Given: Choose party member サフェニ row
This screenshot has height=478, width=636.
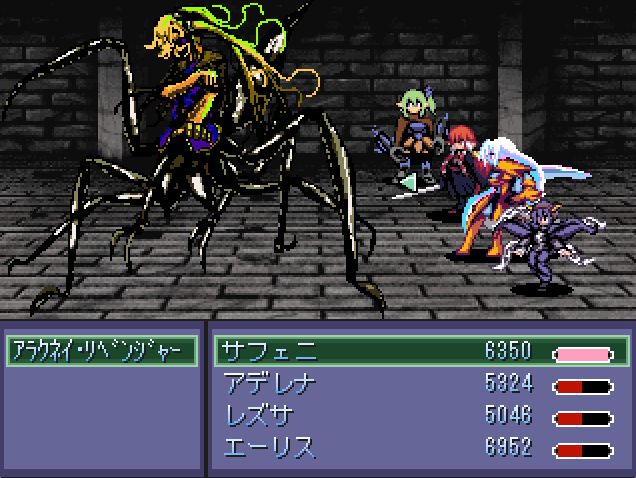Looking at the screenshot, I should coord(421,353).
